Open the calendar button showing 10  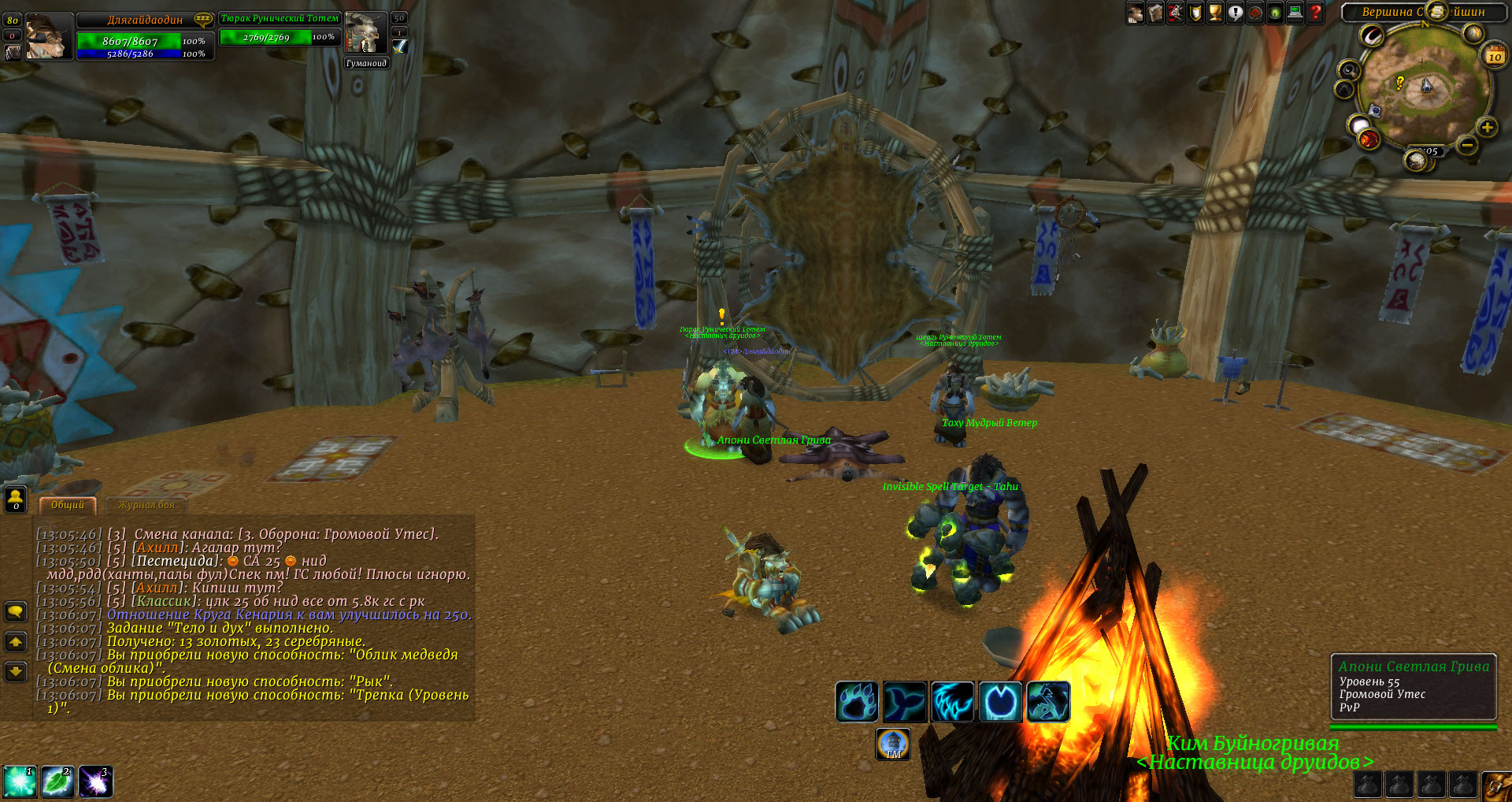(1495, 56)
